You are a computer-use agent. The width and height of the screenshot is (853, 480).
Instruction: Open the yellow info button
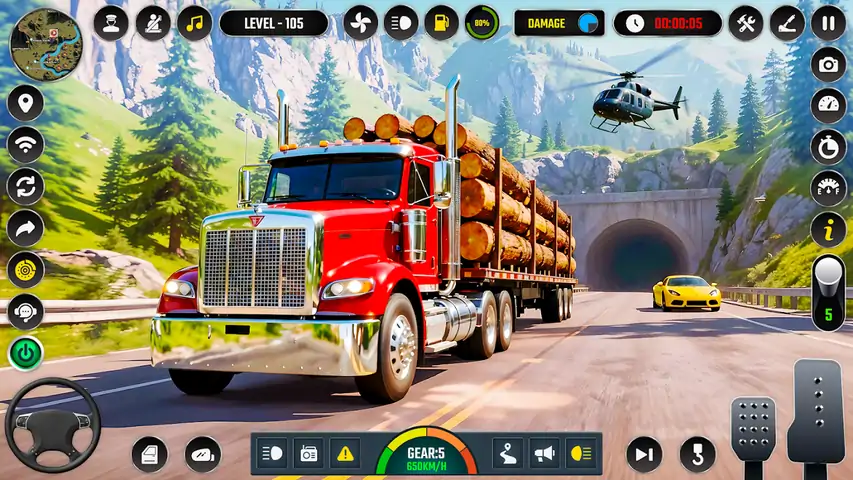tap(828, 229)
